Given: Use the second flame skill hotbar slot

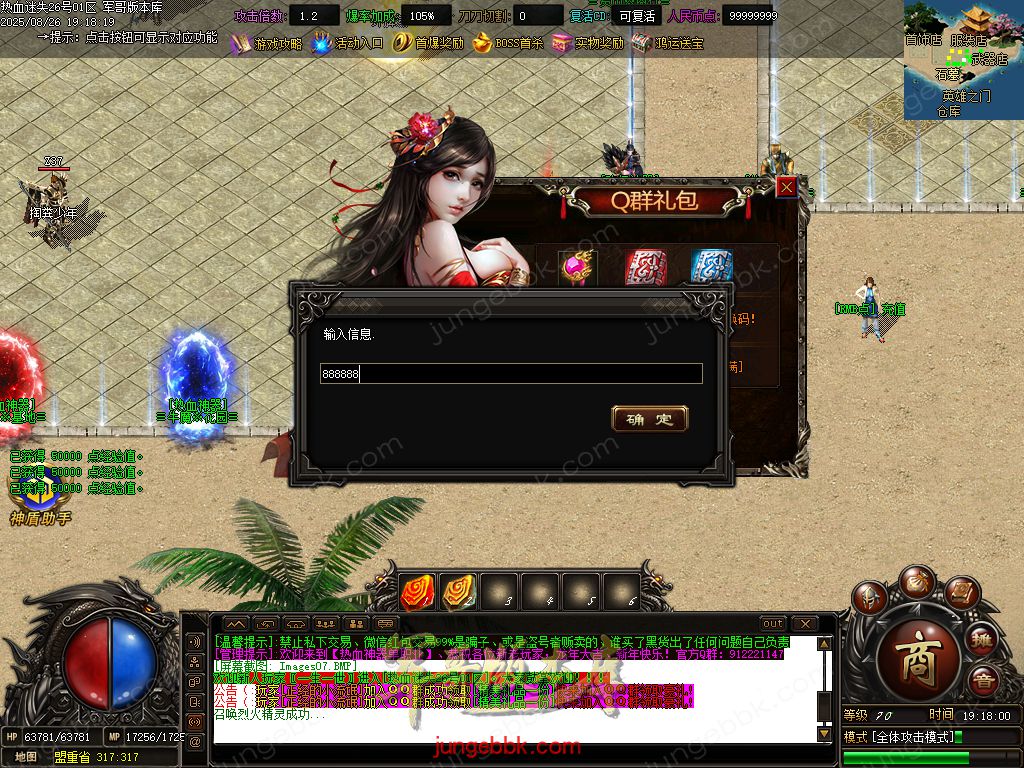Looking at the screenshot, I should click(x=458, y=593).
